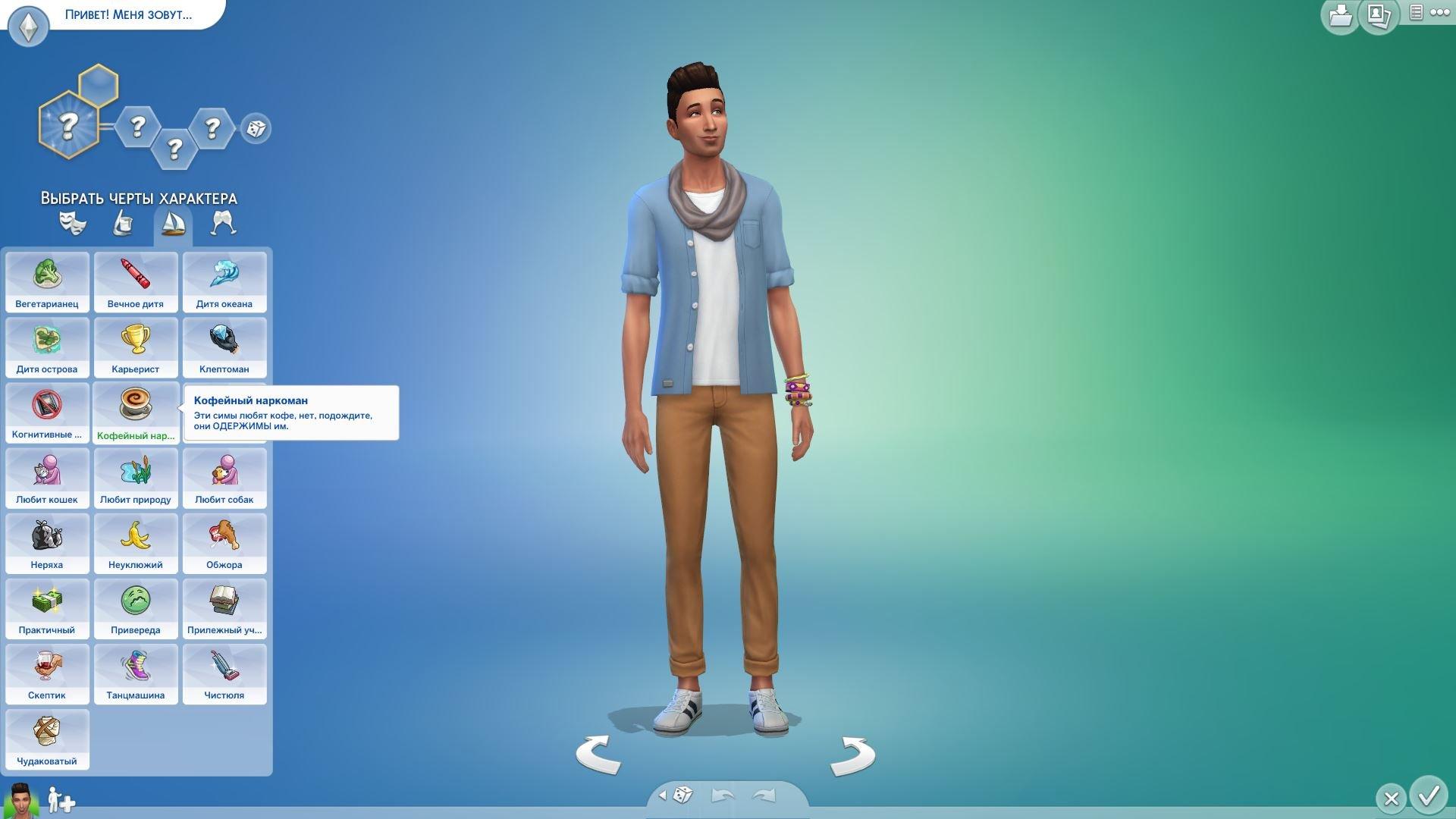This screenshot has width=1456, height=819.
Task: Choose the Неуклюжий banana peel trait
Action: (x=136, y=543)
